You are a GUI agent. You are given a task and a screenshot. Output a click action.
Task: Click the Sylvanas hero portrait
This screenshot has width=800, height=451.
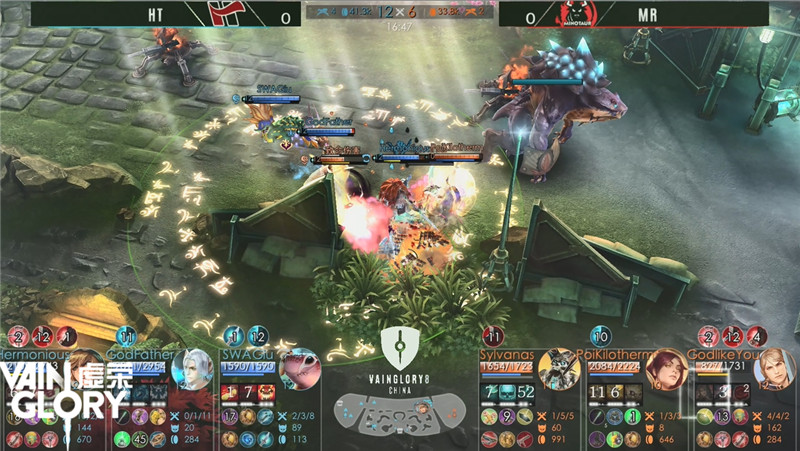(558, 370)
